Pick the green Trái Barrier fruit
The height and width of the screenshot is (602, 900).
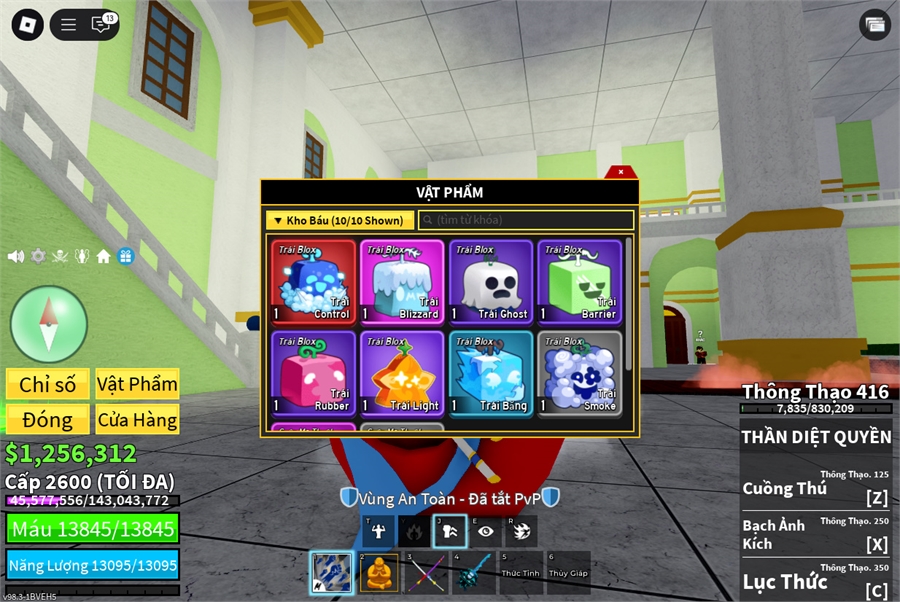point(579,282)
